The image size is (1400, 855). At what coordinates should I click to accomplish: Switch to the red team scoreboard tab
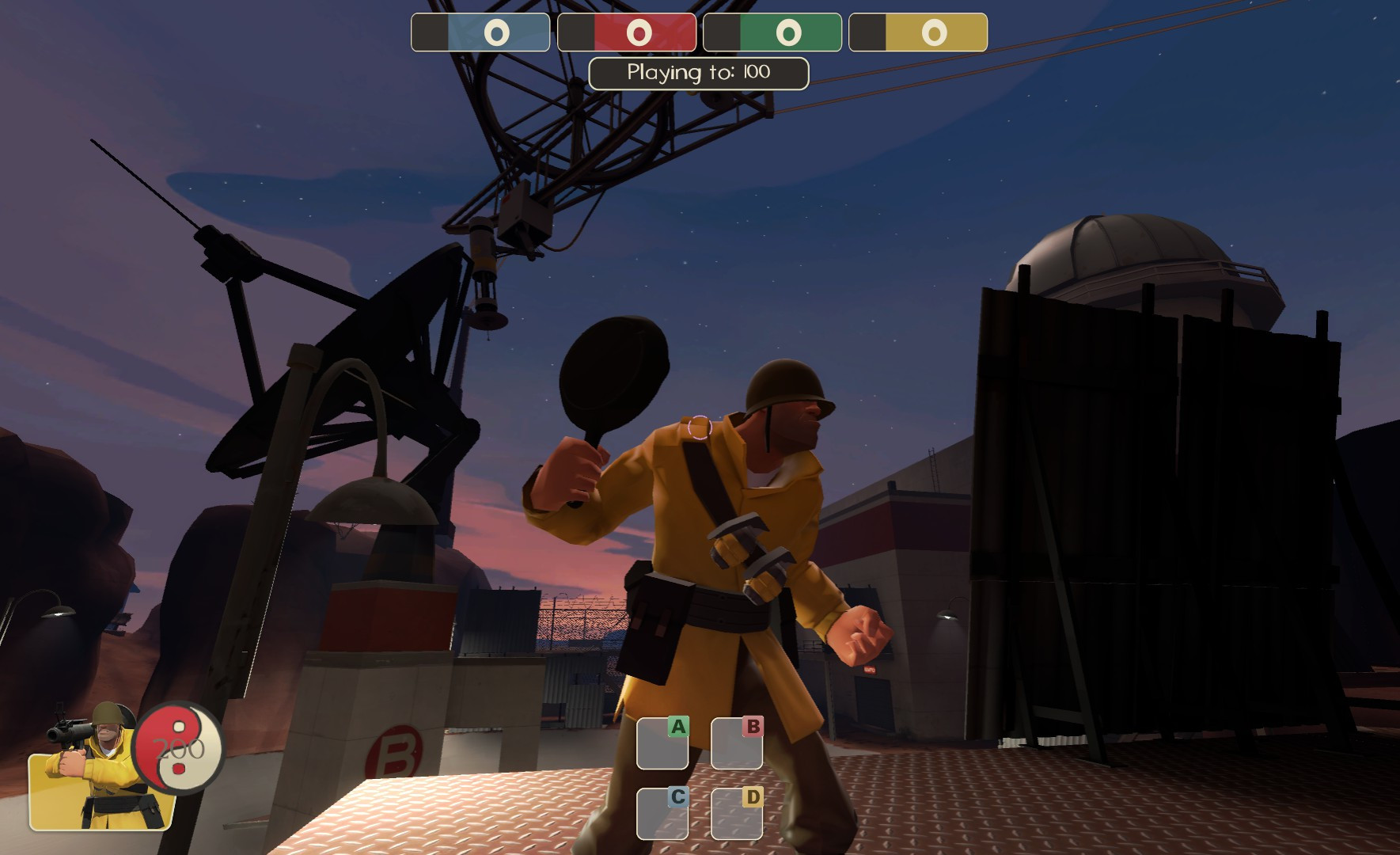pos(626,32)
